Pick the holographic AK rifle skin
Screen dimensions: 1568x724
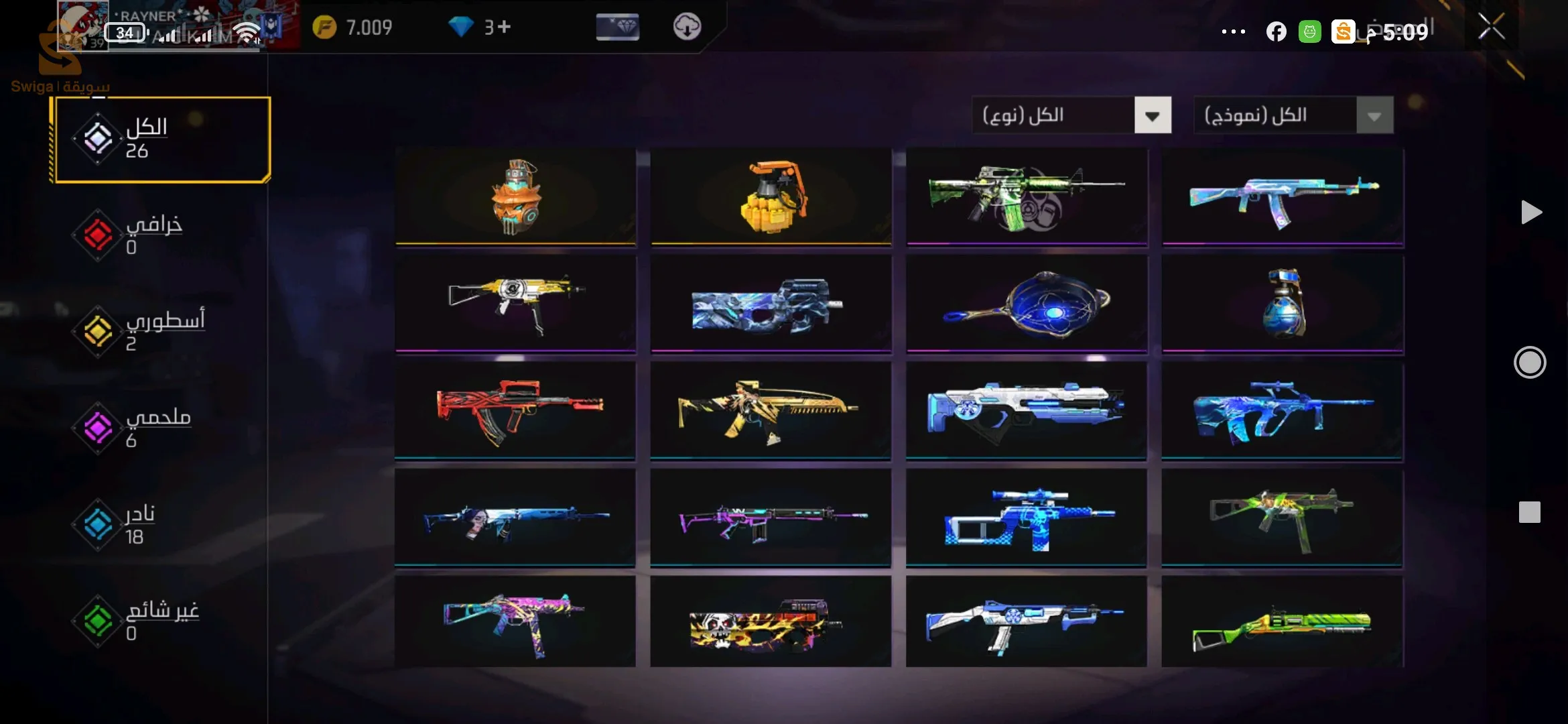(x=1282, y=197)
